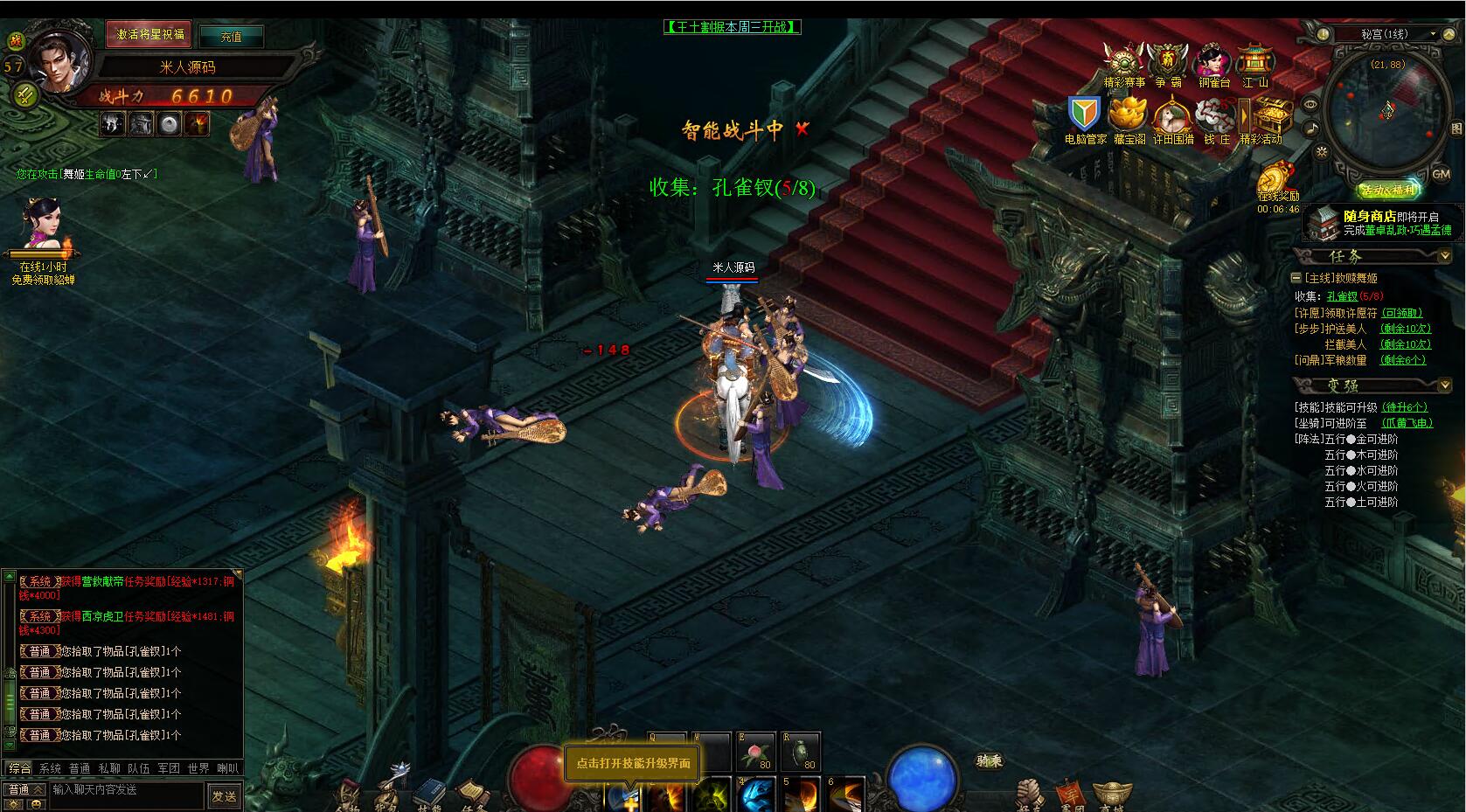Open the 江山 pavilion icon
This screenshot has height=812, width=1466.
[x=1255, y=62]
